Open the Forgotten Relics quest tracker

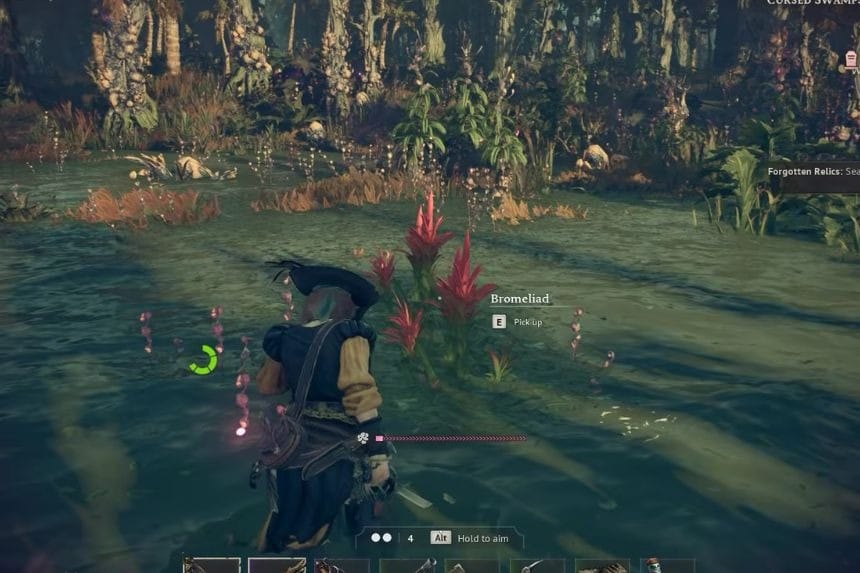[812, 172]
